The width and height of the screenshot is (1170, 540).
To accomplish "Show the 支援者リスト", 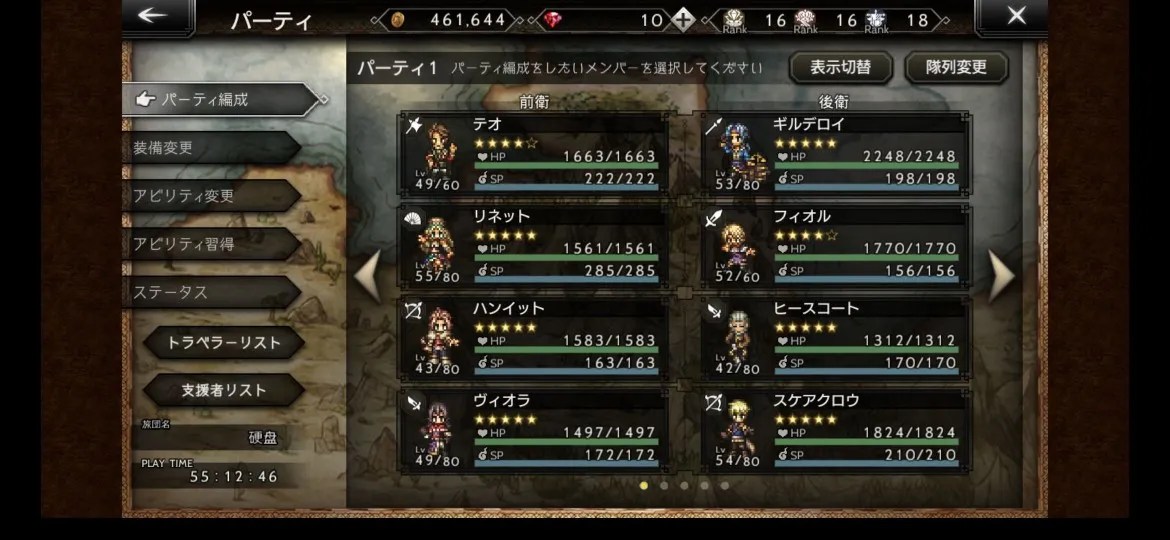I will 223,390.
